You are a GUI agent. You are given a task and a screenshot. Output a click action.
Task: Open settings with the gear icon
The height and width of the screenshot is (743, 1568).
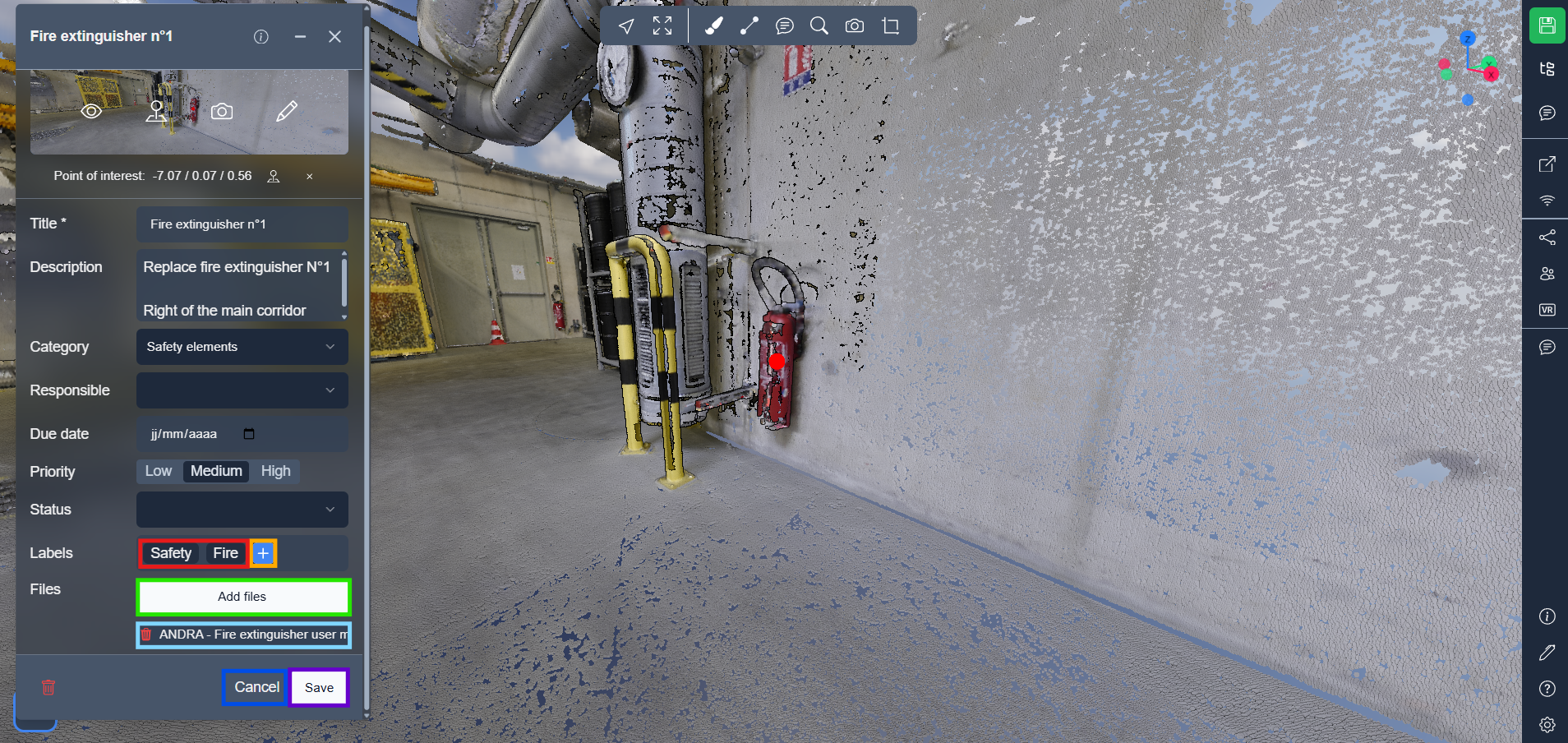click(x=1547, y=724)
